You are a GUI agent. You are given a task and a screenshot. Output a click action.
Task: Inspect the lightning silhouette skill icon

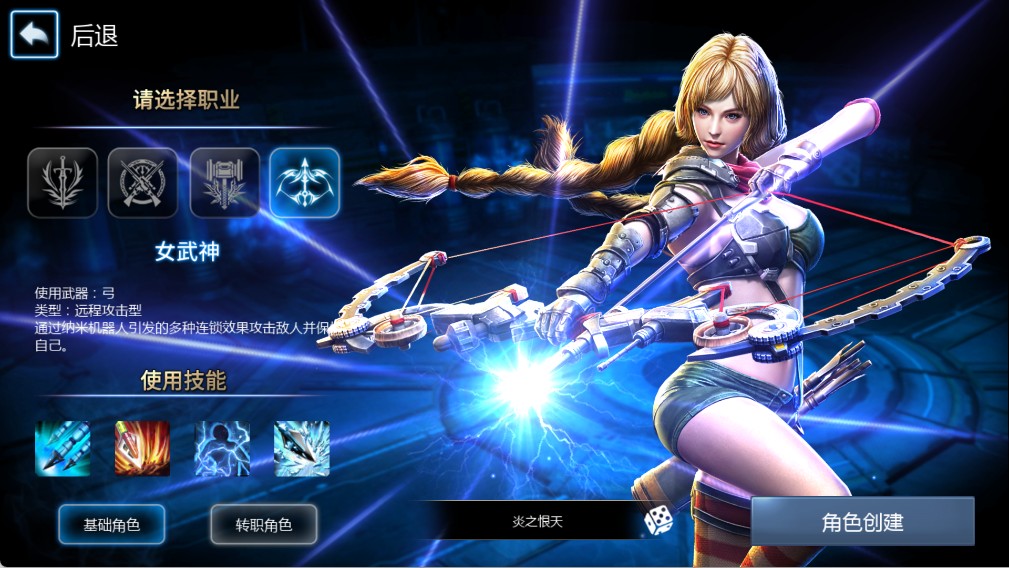(x=222, y=448)
